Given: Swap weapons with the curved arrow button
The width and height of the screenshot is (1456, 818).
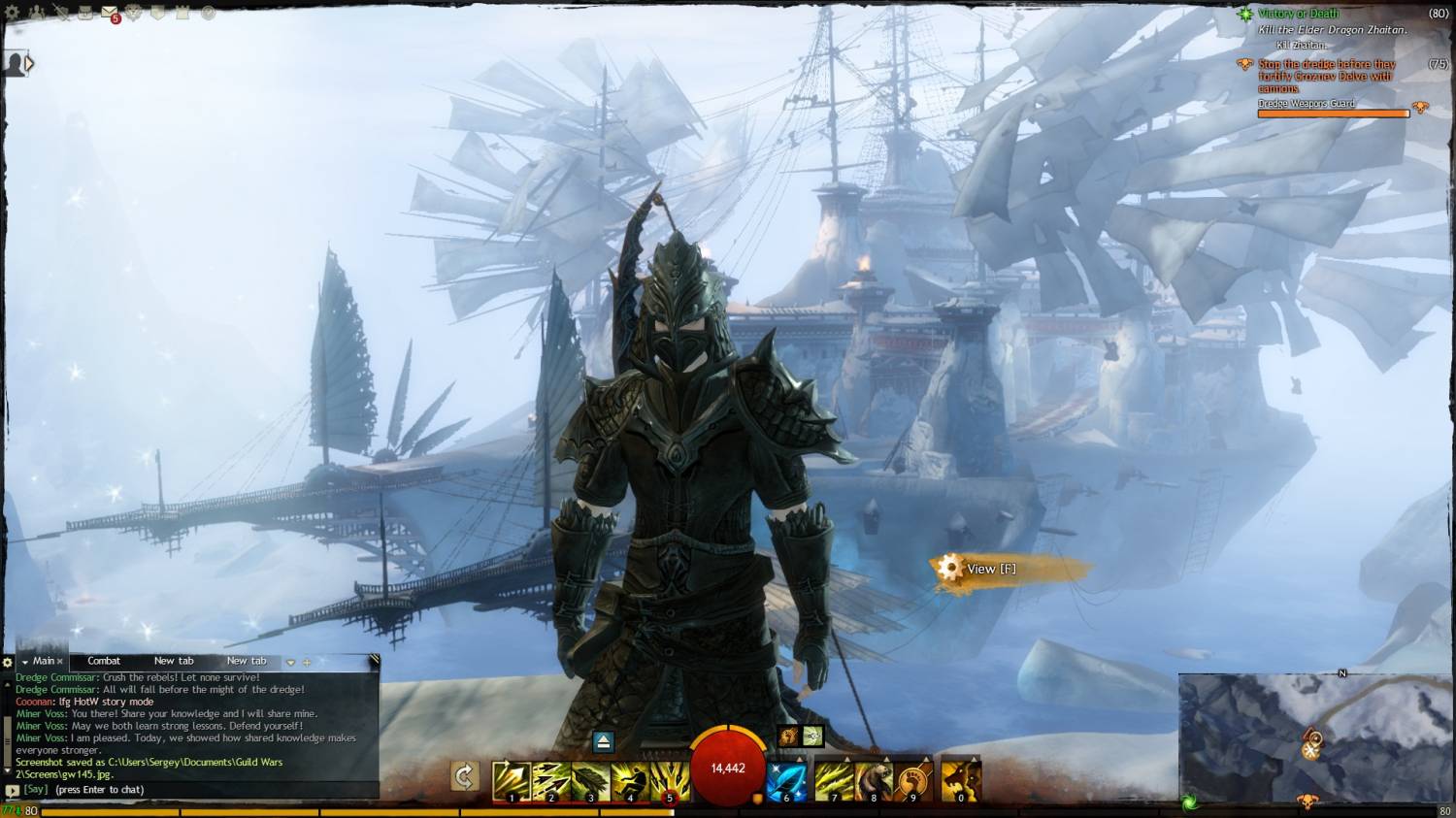Looking at the screenshot, I should [464, 776].
